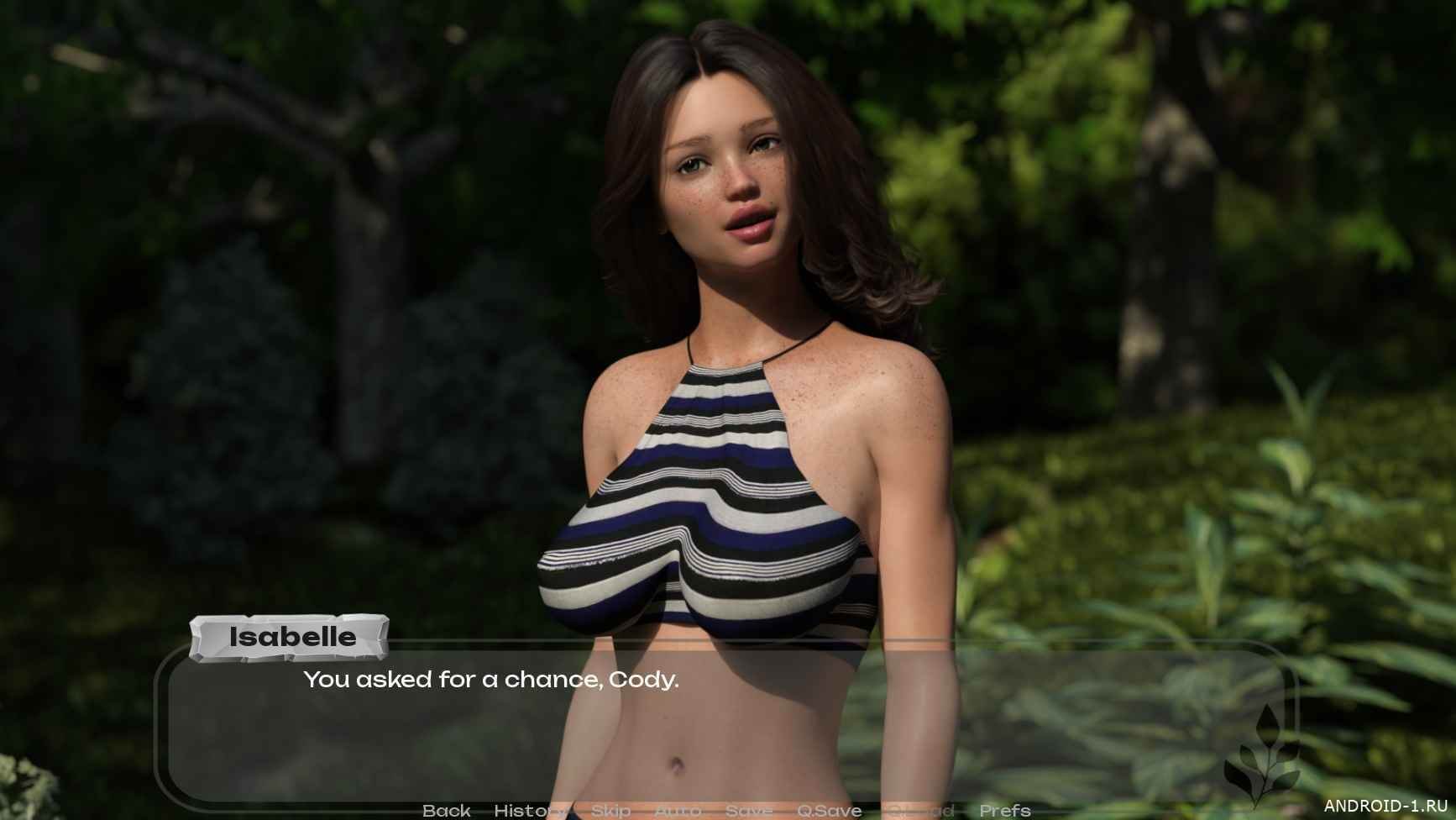Quick save with Q.Save
Viewport: 1456px width, 820px height.
click(x=829, y=811)
